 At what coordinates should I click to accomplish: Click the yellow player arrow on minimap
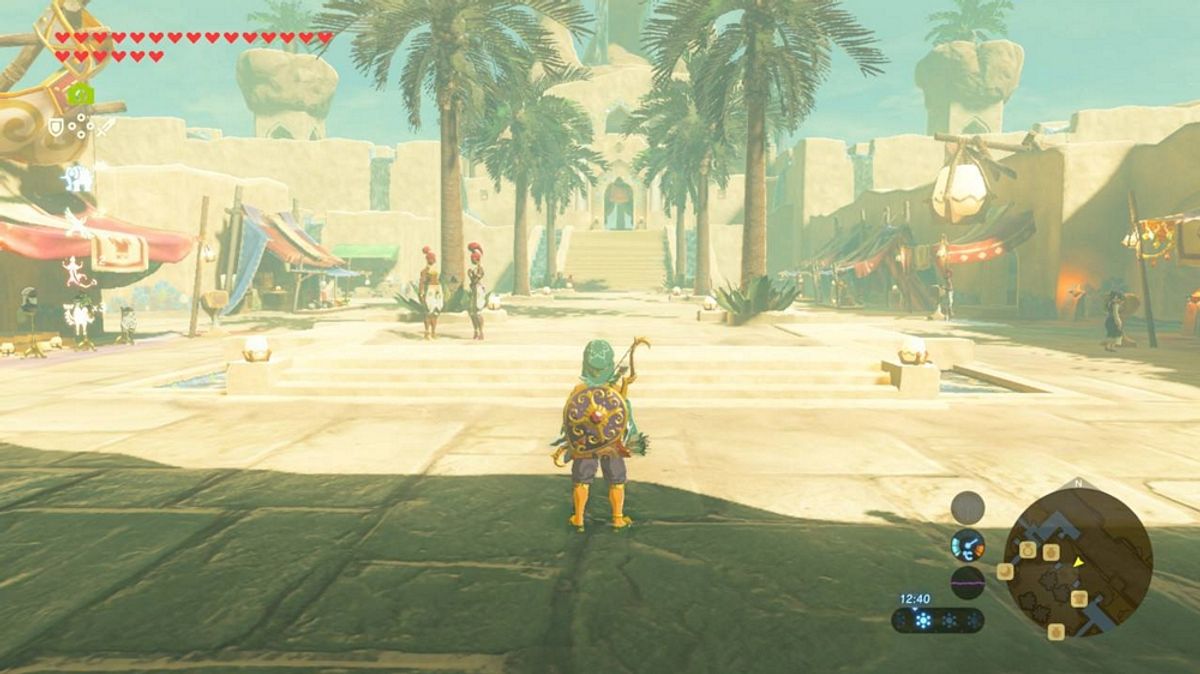tap(1079, 562)
